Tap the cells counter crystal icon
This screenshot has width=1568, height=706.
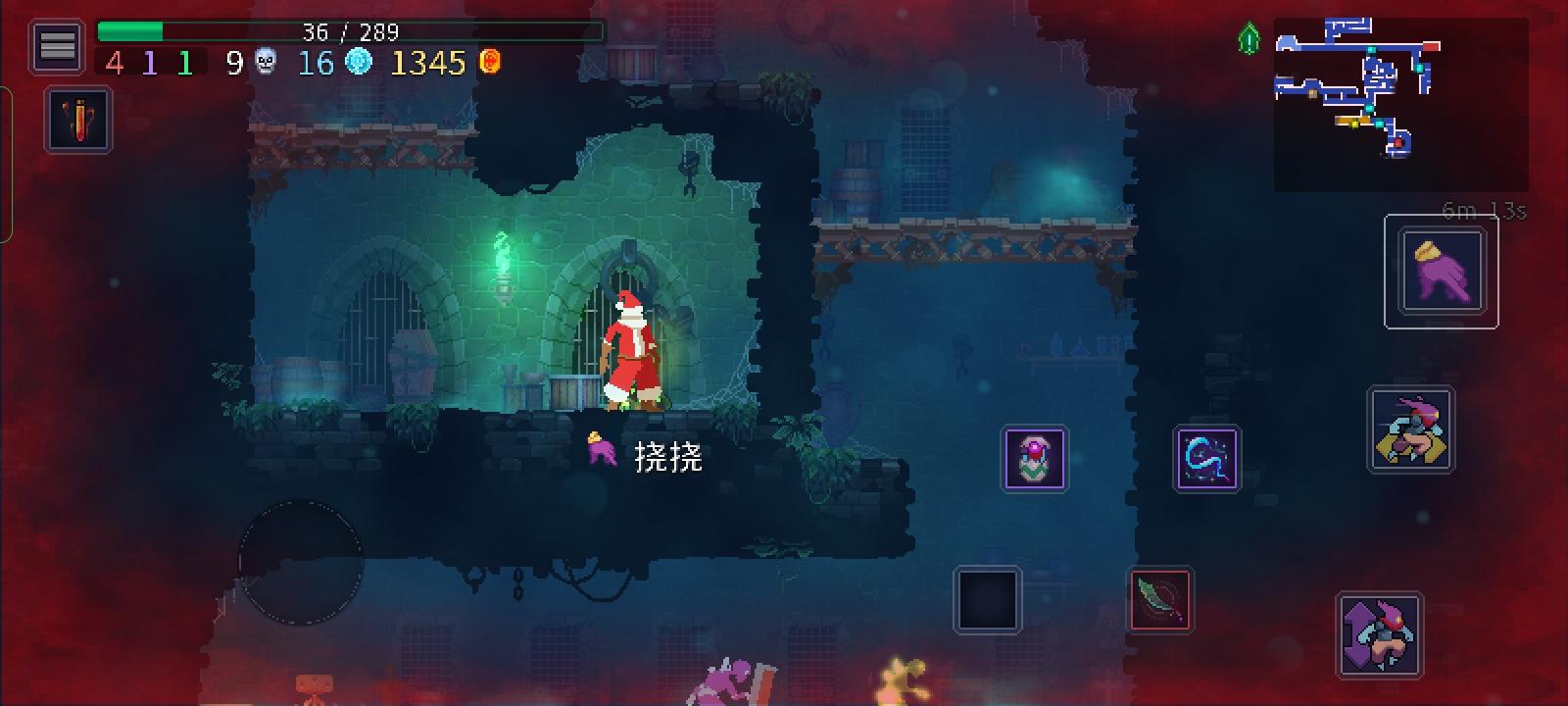tap(360, 63)
